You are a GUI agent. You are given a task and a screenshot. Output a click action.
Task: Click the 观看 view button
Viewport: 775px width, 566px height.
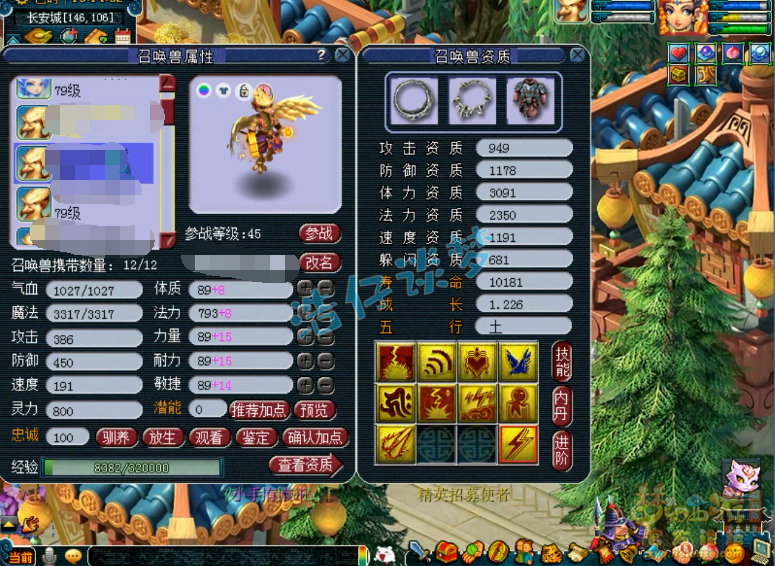pyautogui.click(x=210, y=437)
